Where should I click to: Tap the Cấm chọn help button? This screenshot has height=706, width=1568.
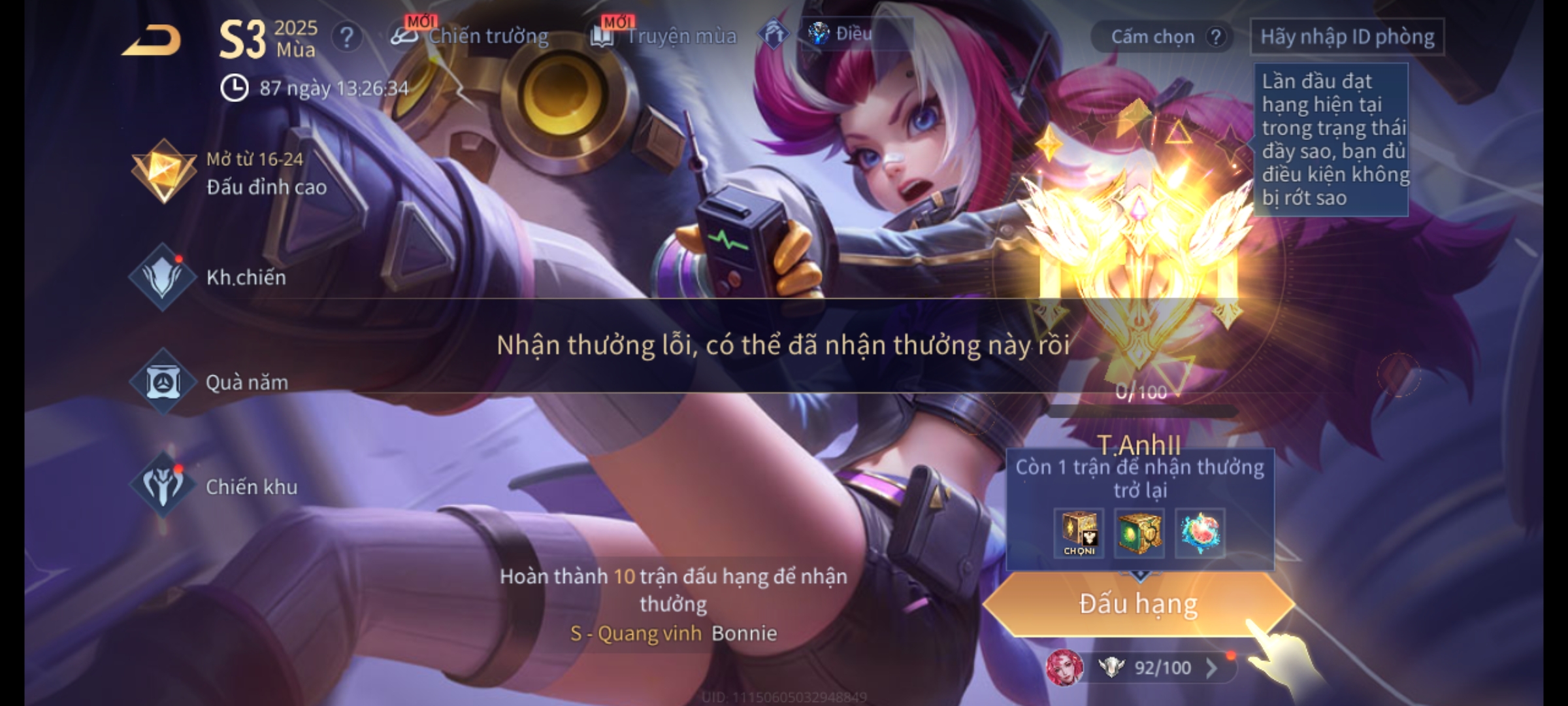(1215, 37)
